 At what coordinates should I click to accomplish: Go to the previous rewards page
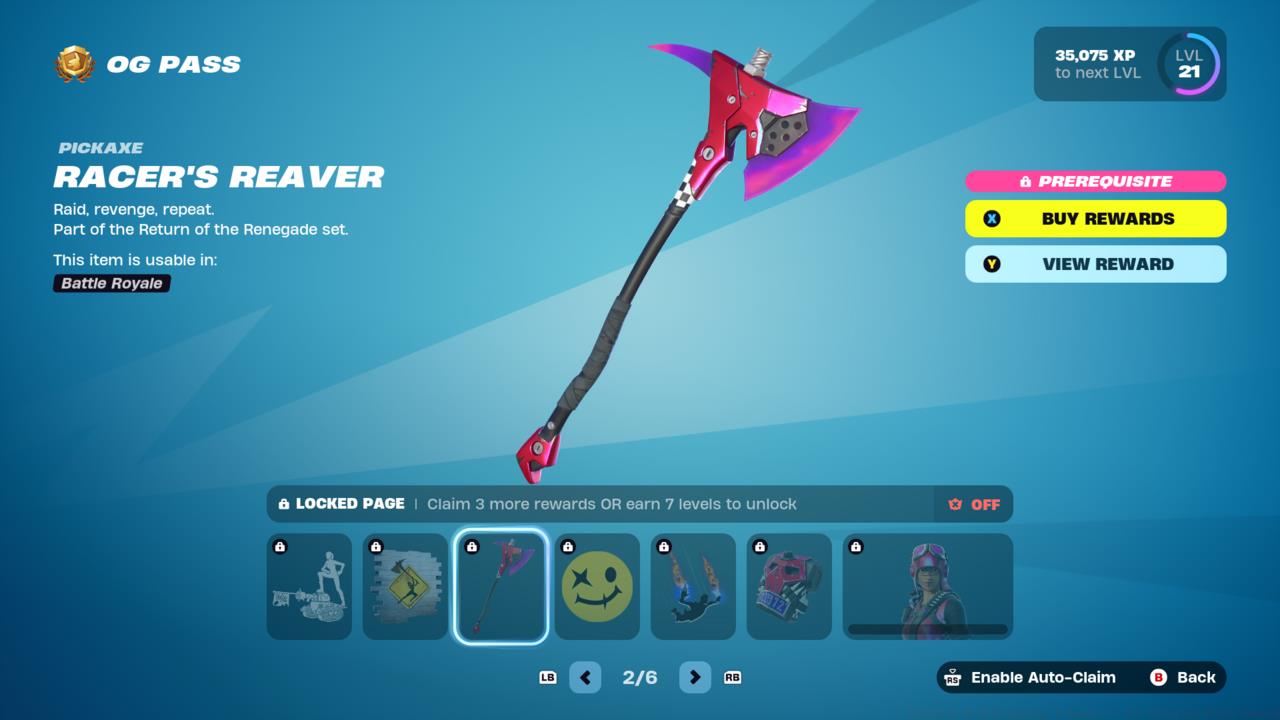pyautogui.click(x=585, y=677)
